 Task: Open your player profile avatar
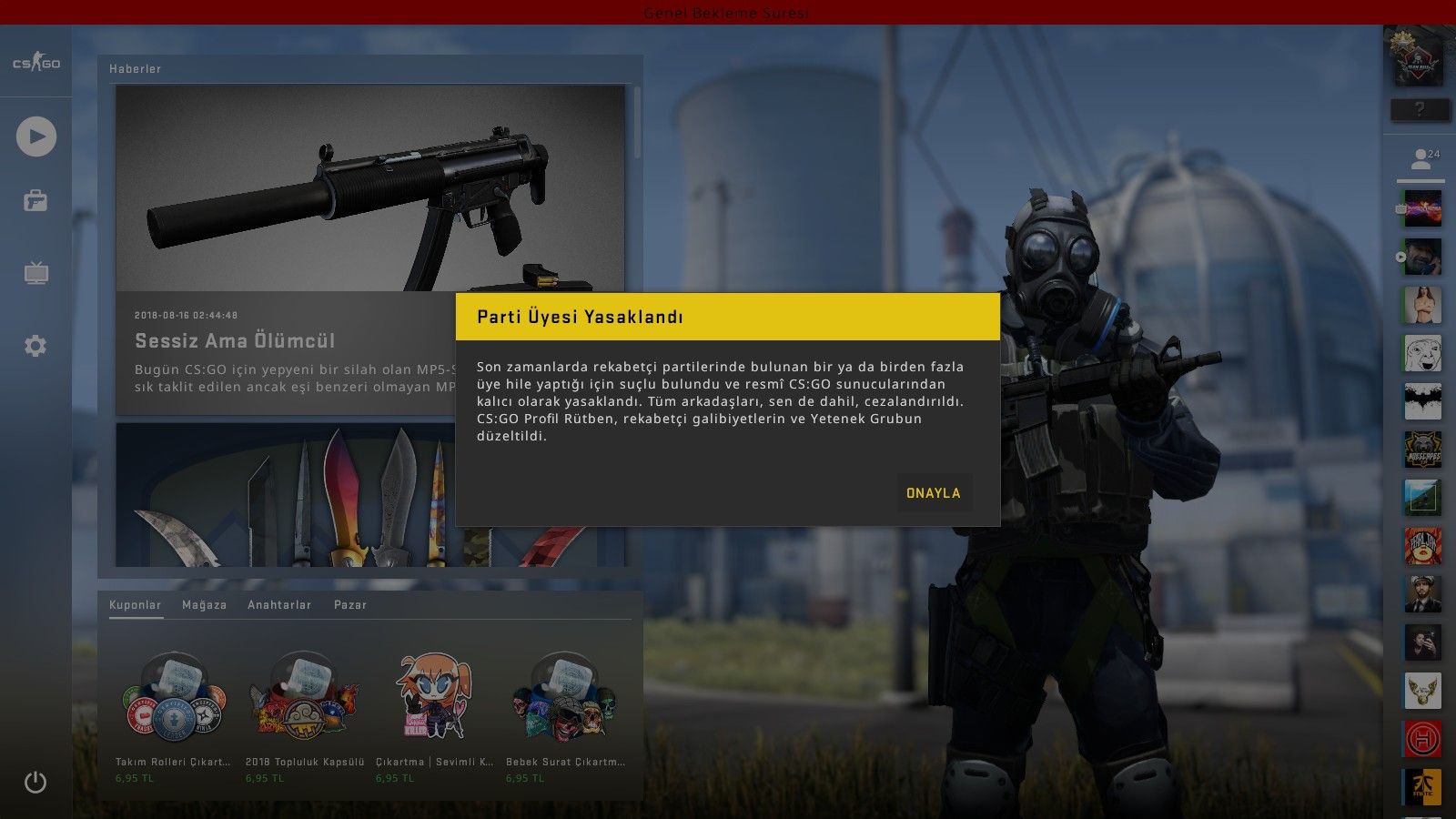(1418, 56)
